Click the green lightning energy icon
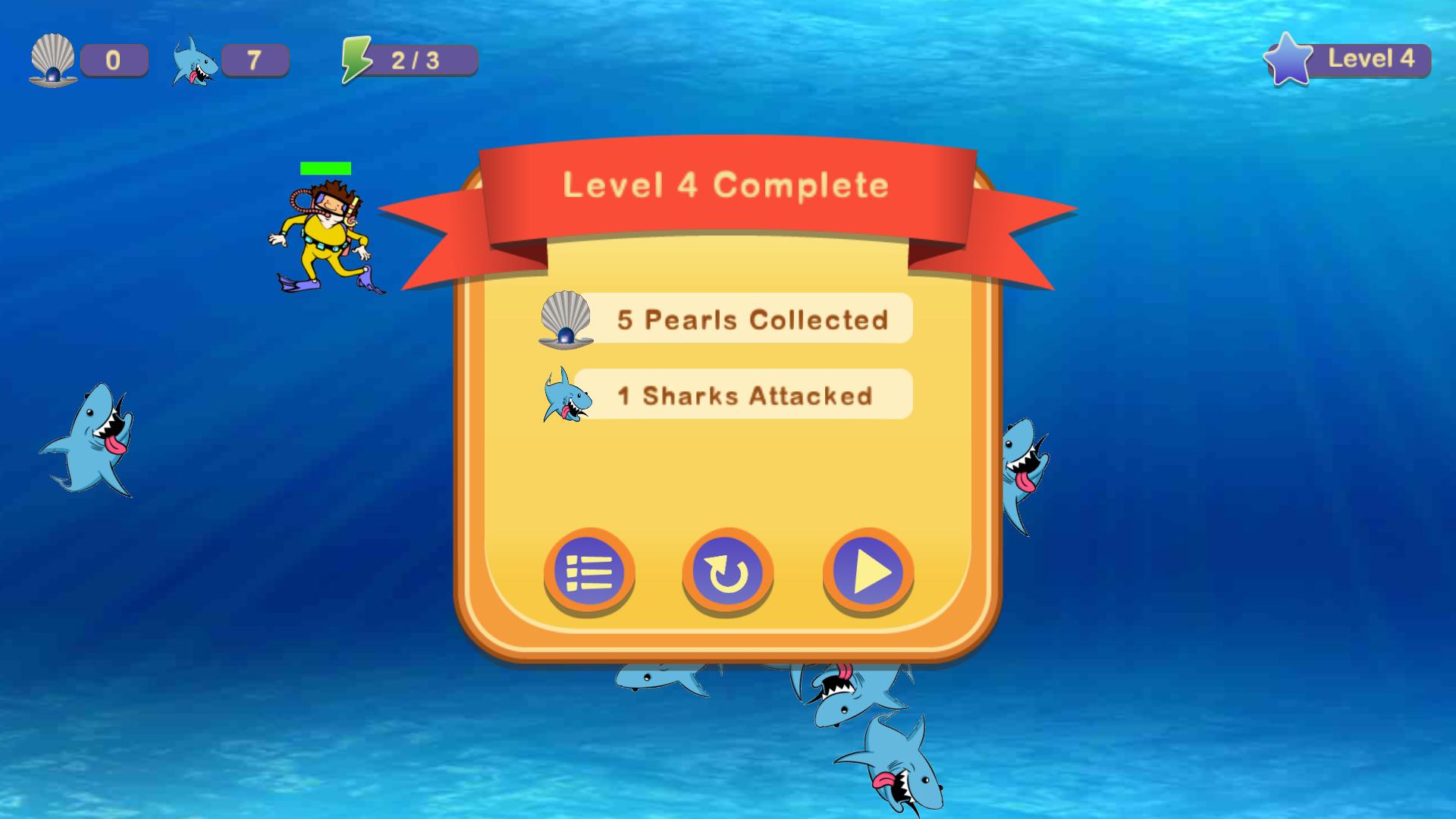 (358, 59)
